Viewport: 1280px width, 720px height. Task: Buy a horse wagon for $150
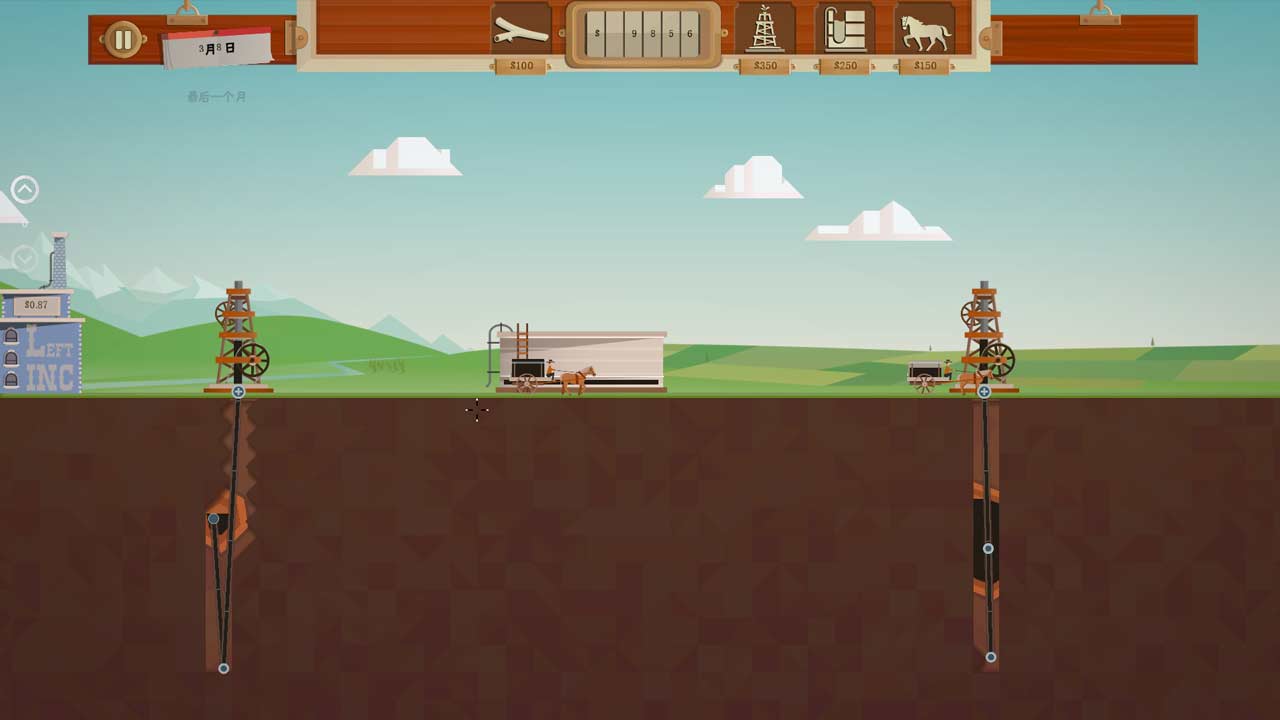pos(925,30)
